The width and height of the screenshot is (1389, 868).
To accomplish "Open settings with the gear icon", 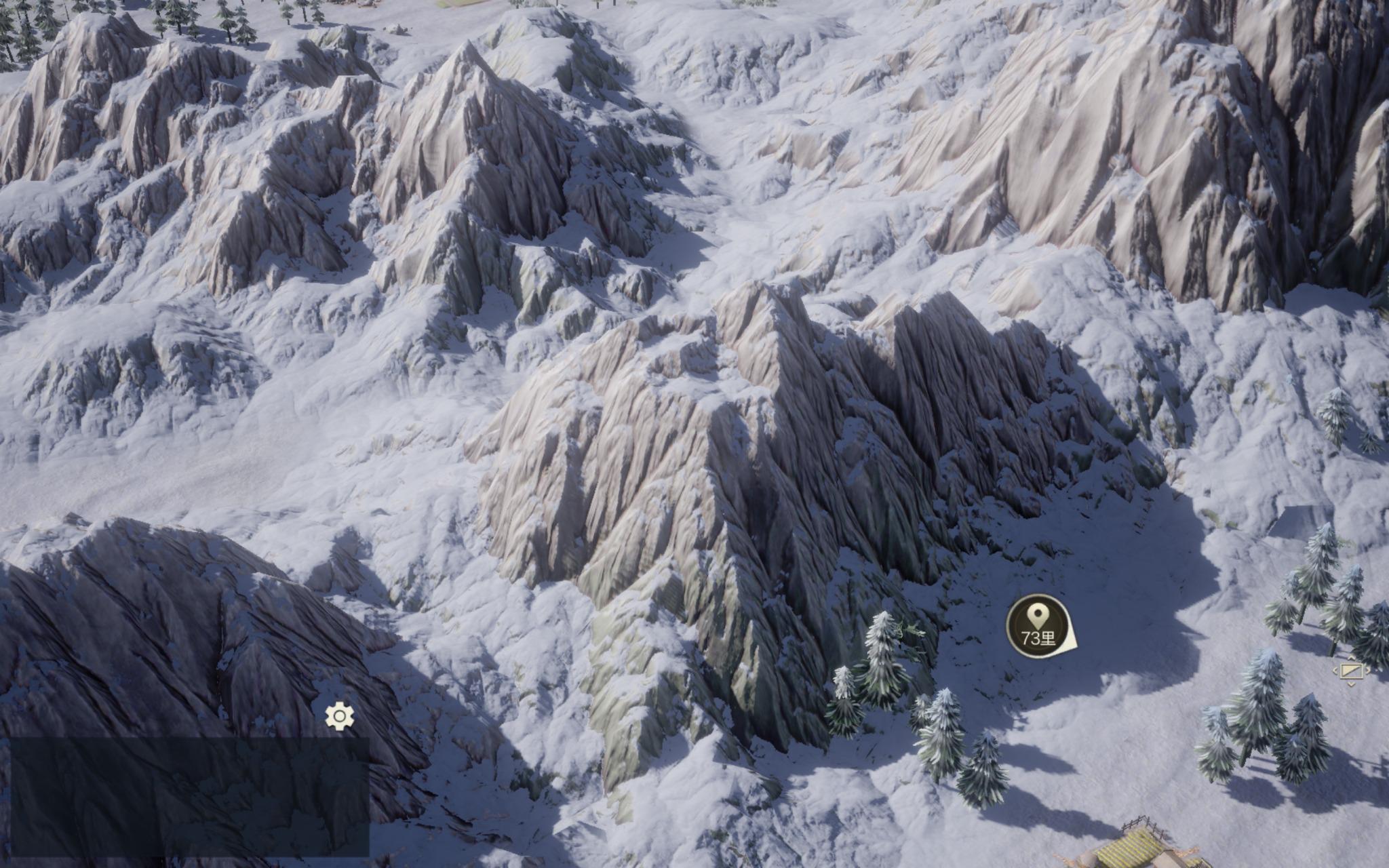I will point(340,716).
